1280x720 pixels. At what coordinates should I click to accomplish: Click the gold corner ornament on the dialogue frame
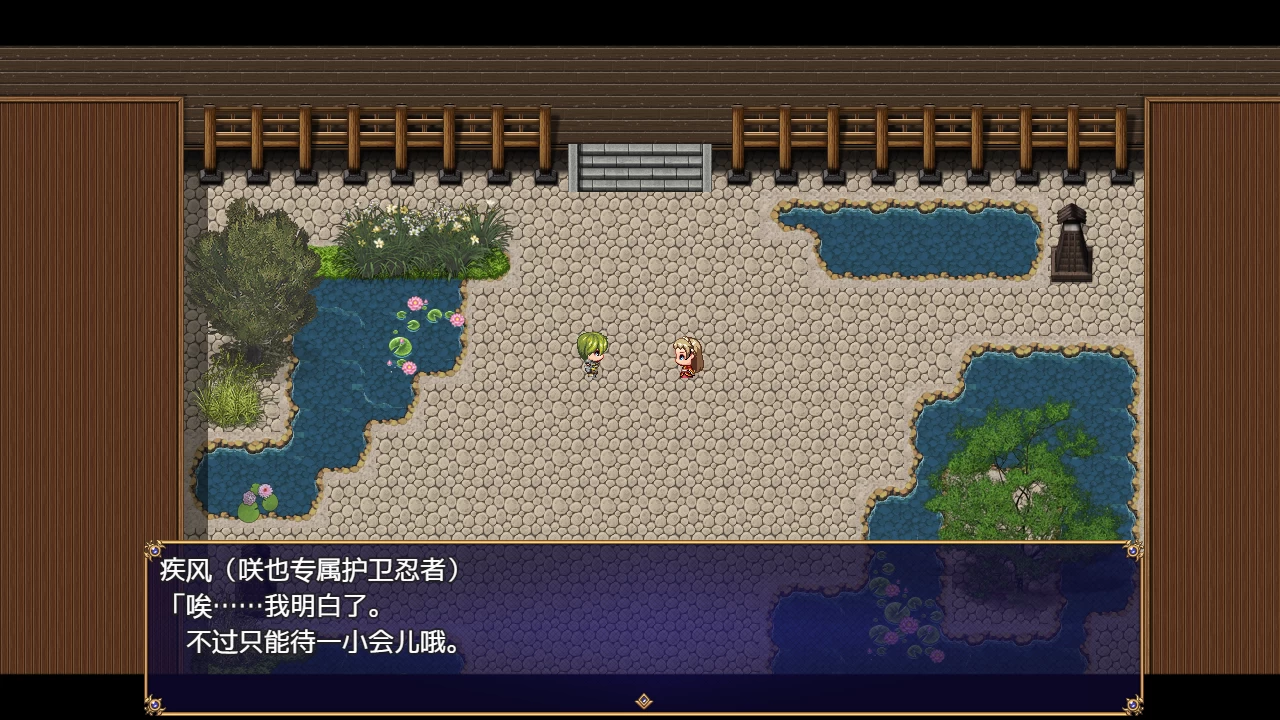[155, 551]
